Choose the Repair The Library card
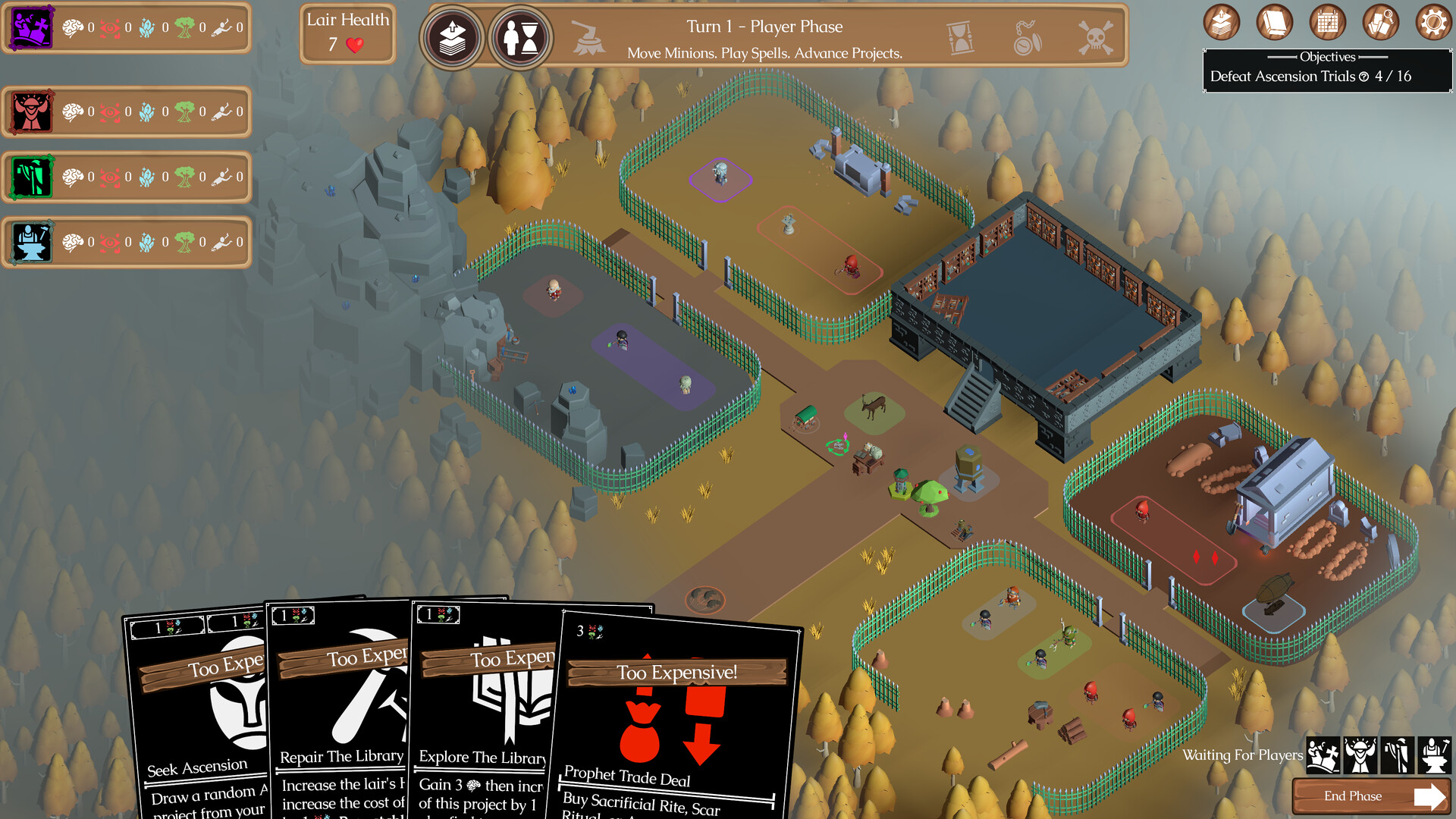 tap(341, 713)
